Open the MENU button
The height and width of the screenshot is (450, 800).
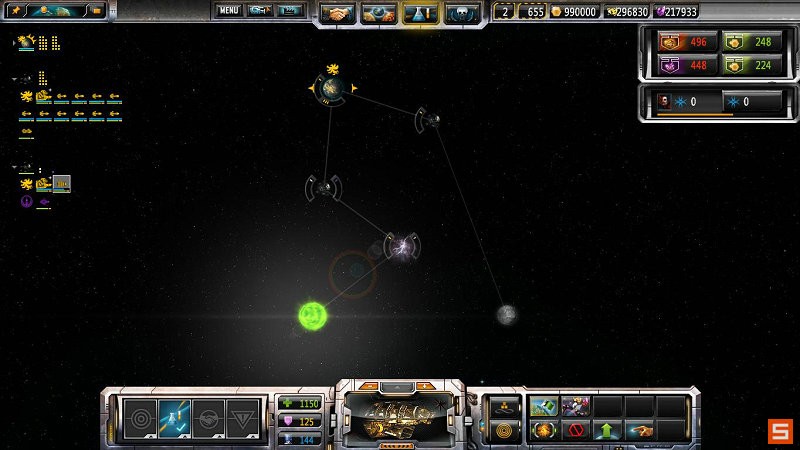229,11
